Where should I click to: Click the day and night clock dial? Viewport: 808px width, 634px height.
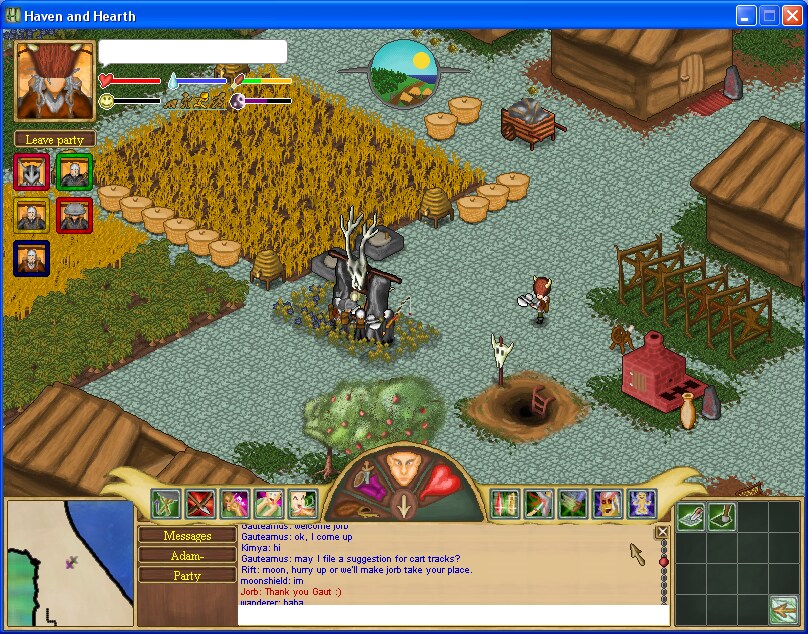404,72
